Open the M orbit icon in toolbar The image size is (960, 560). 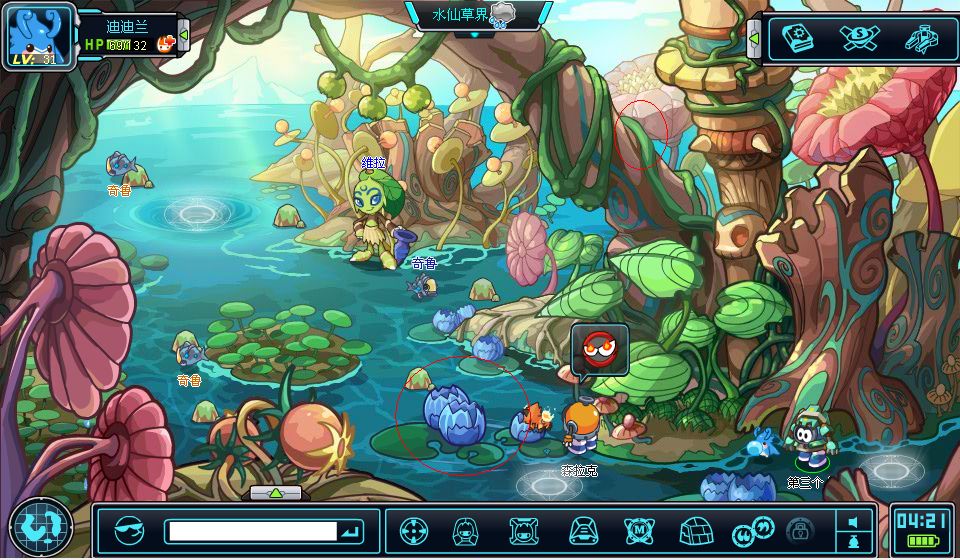click(639, 530)
